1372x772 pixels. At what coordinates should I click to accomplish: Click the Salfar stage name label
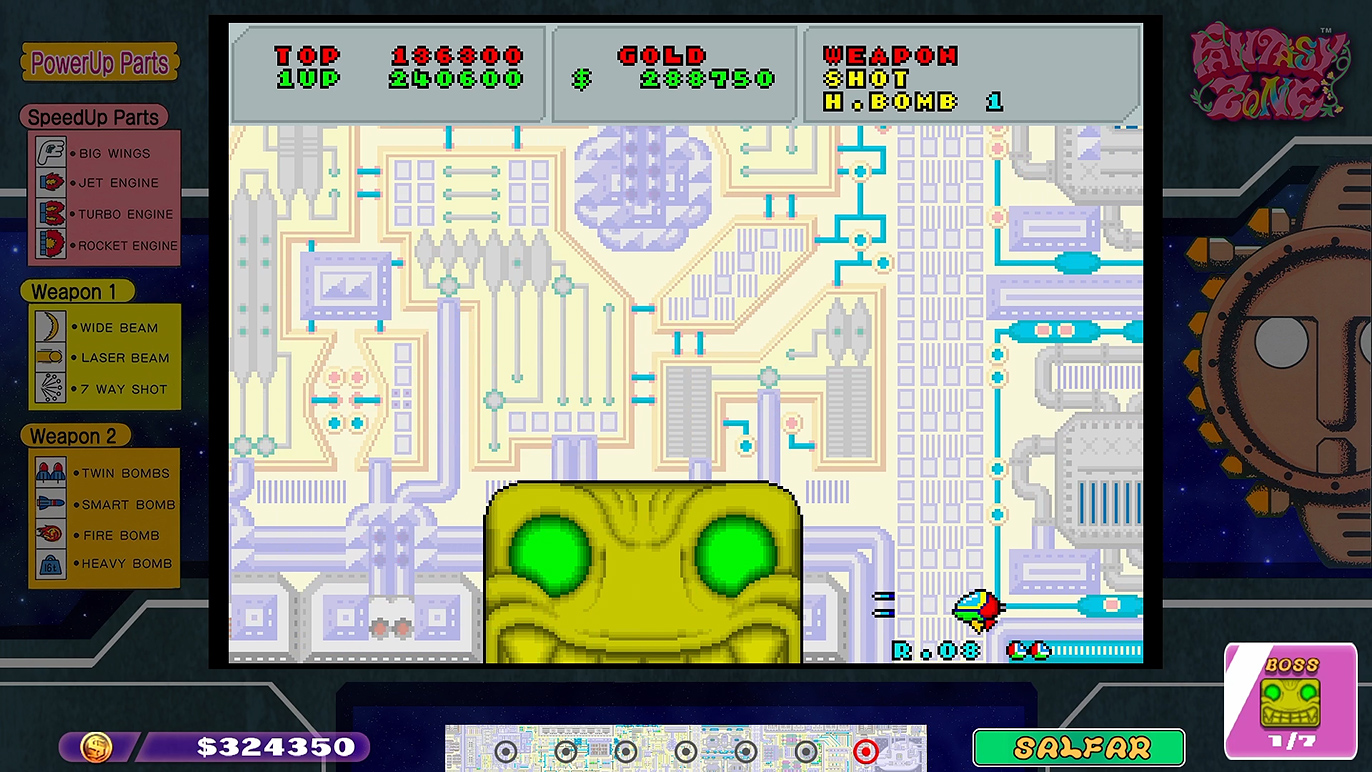tap(1078, 748)
